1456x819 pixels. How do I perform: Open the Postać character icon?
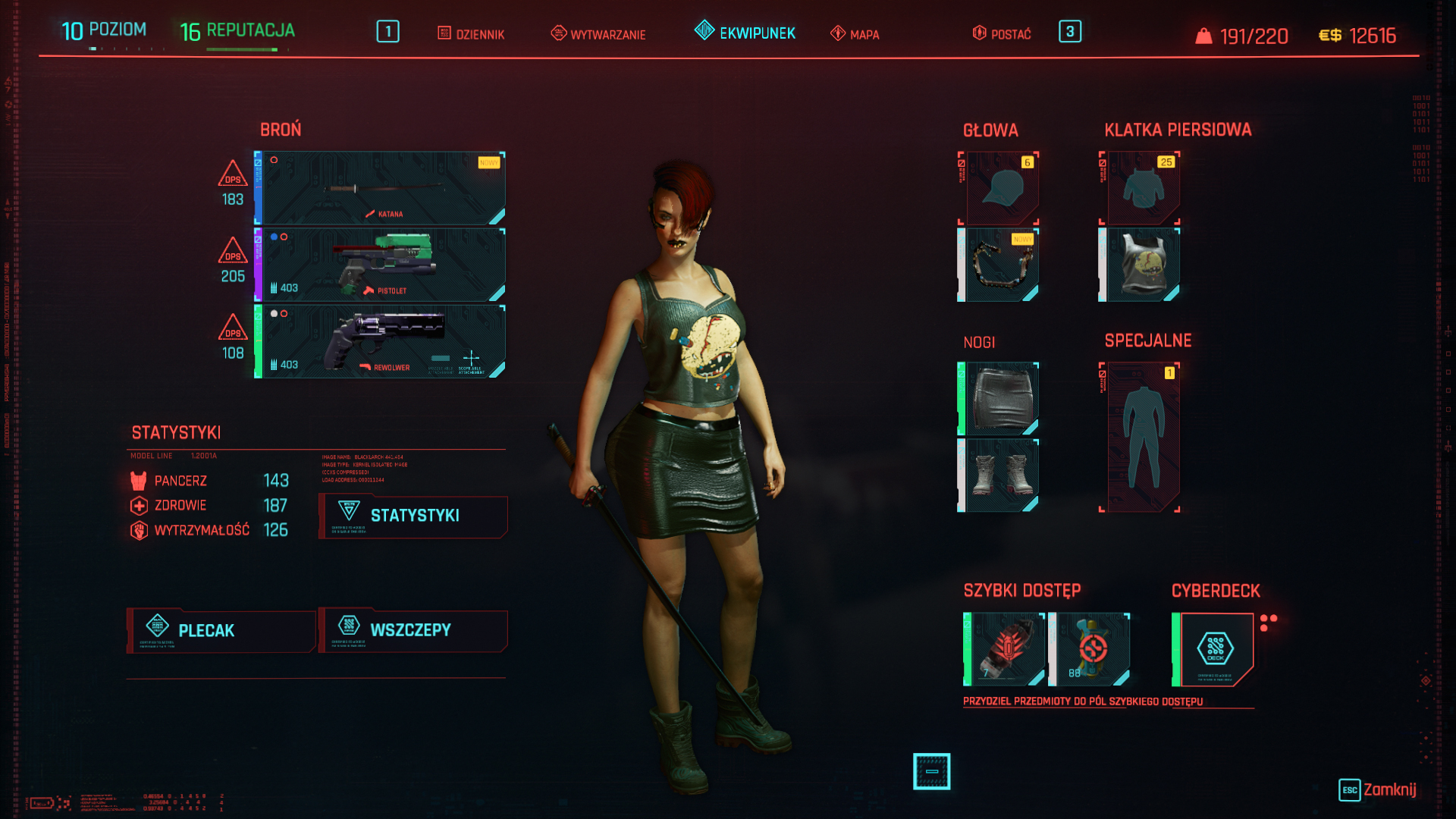[978, 33]
